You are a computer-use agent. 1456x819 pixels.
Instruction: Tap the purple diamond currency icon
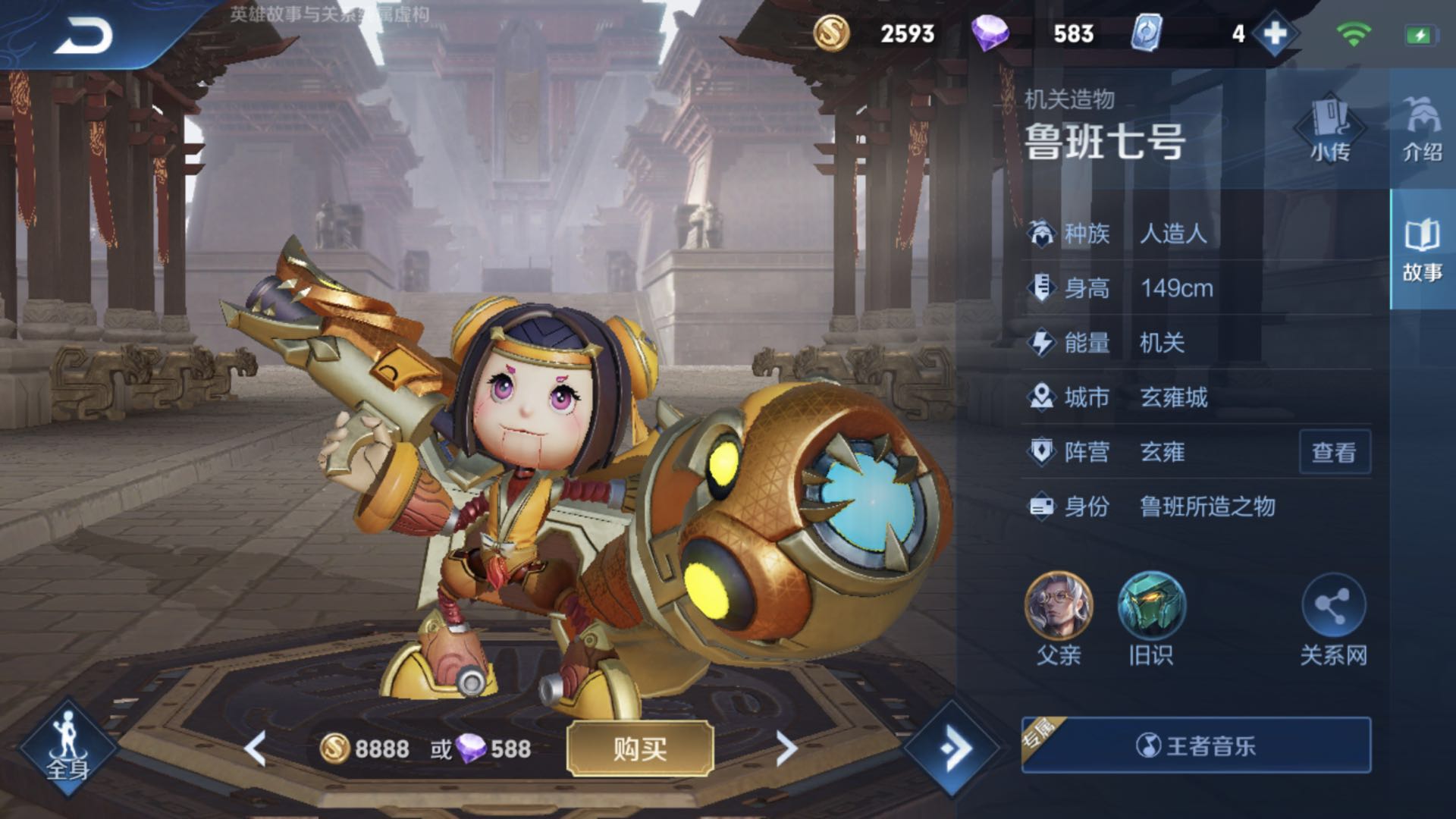(990, 34)
